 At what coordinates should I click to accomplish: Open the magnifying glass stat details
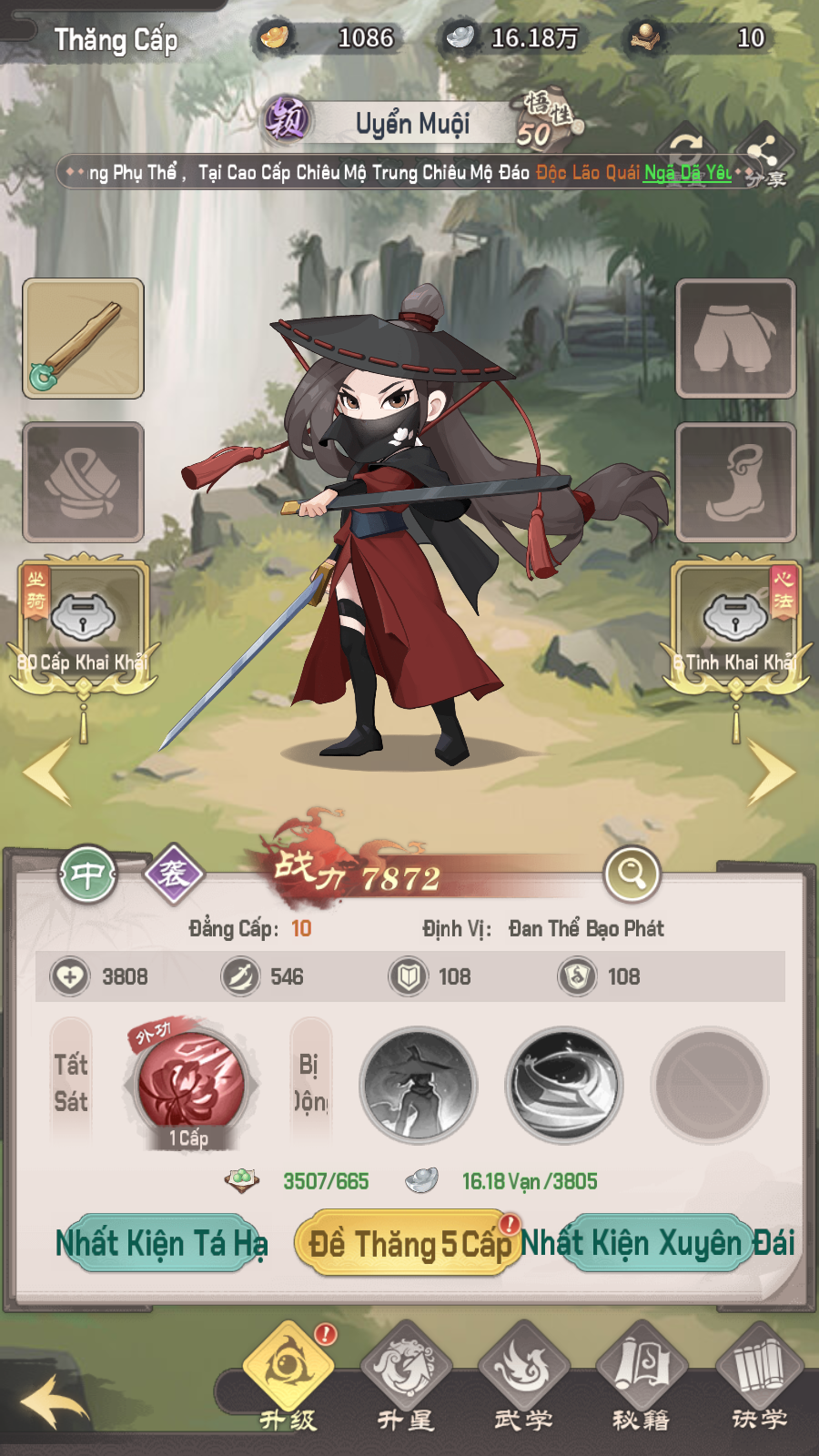(632, 874)
